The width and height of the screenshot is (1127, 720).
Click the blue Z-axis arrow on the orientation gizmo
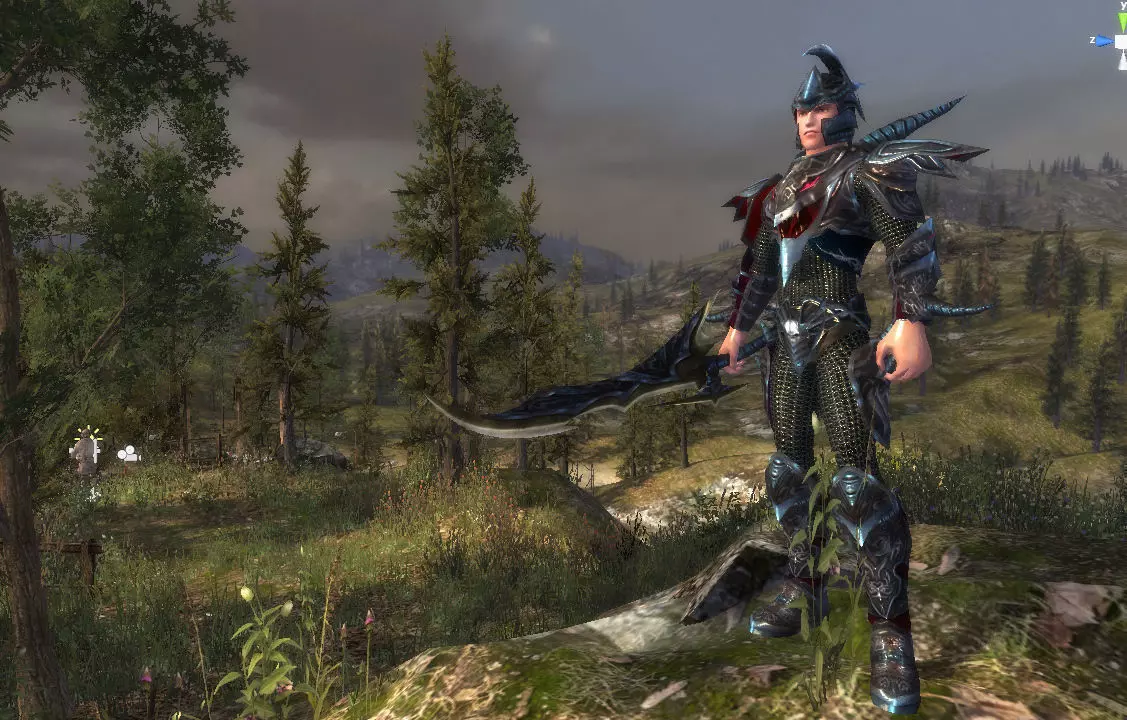[x=1104, y=41]
